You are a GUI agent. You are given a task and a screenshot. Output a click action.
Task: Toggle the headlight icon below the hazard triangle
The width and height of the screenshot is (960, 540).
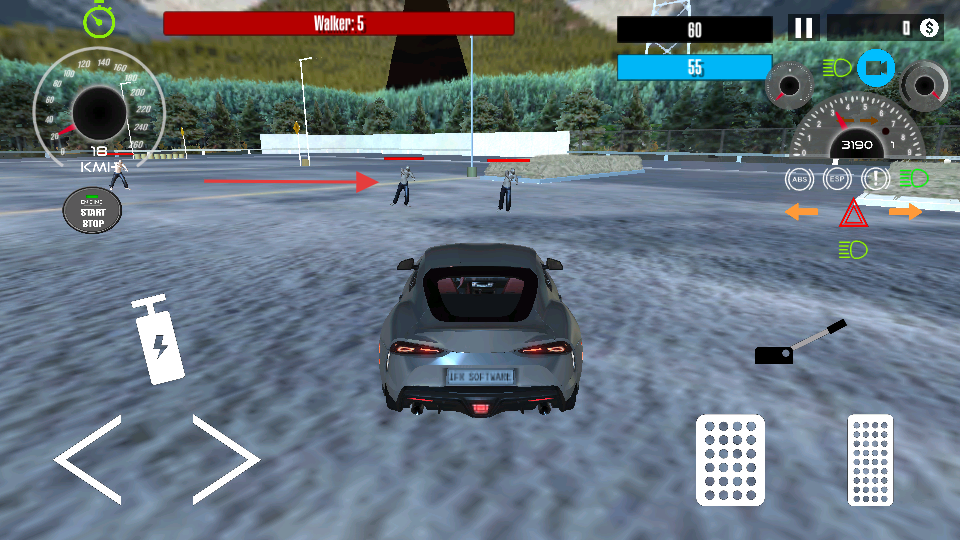pyautogui.click(x=853, y=249)
